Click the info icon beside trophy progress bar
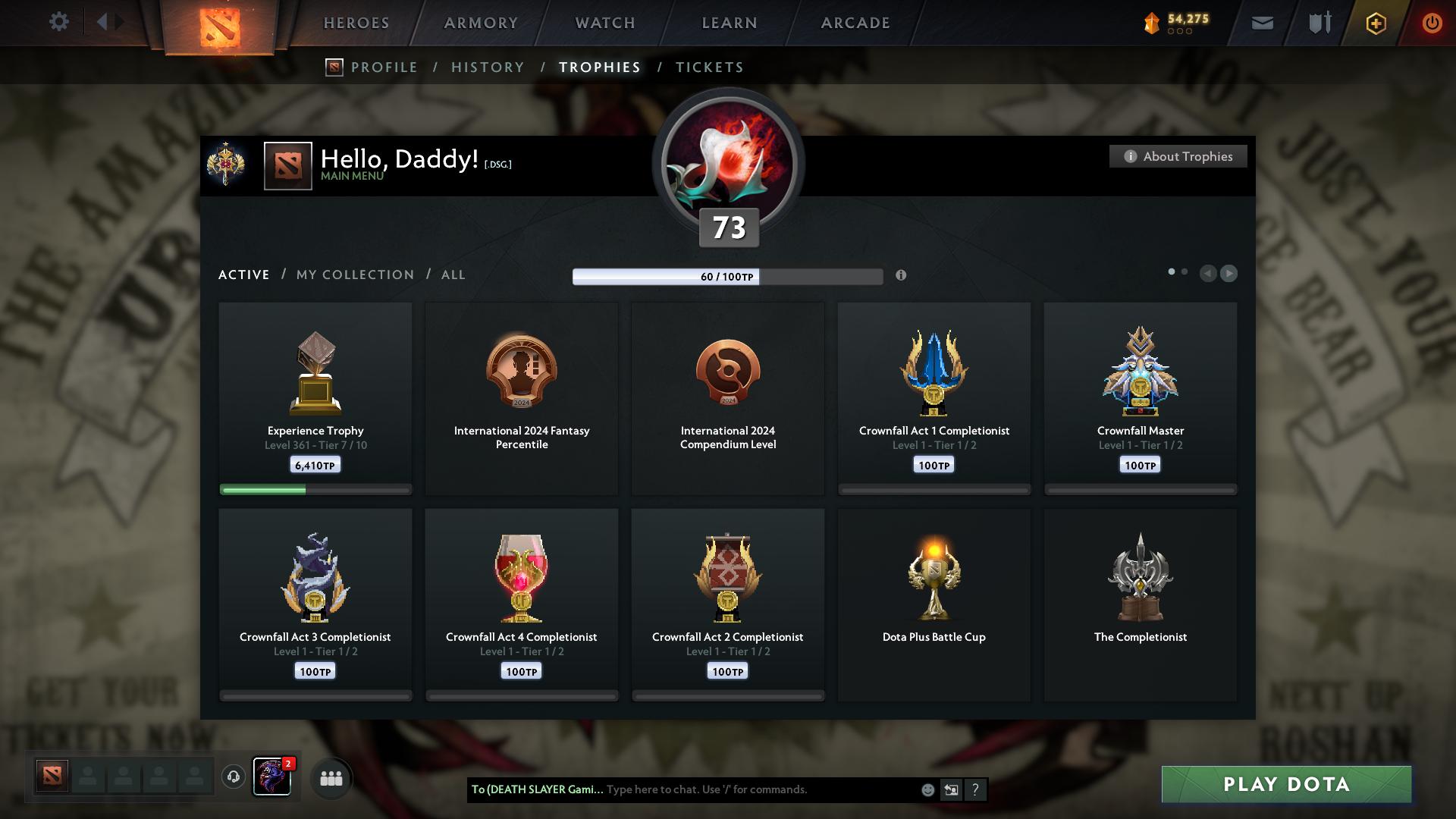1456x819 pixels. click(x=902, y=276)
